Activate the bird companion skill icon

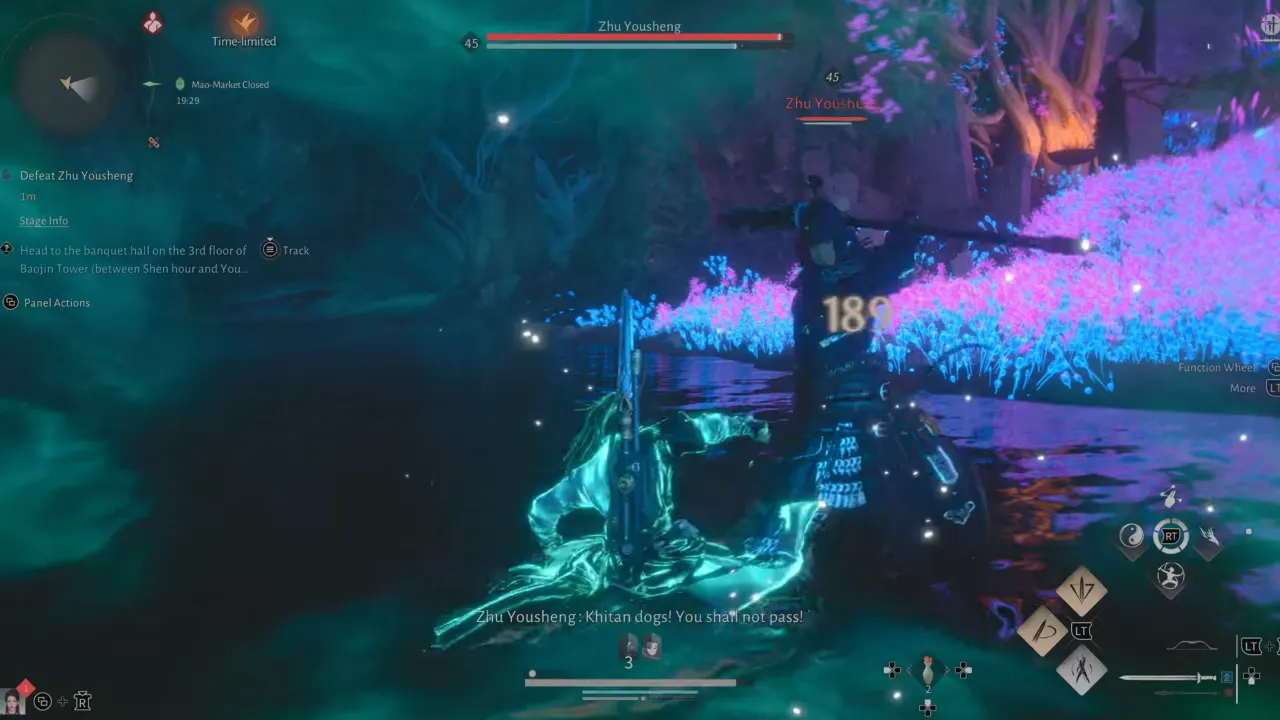pyautogui.click(x=1170, y=497)
